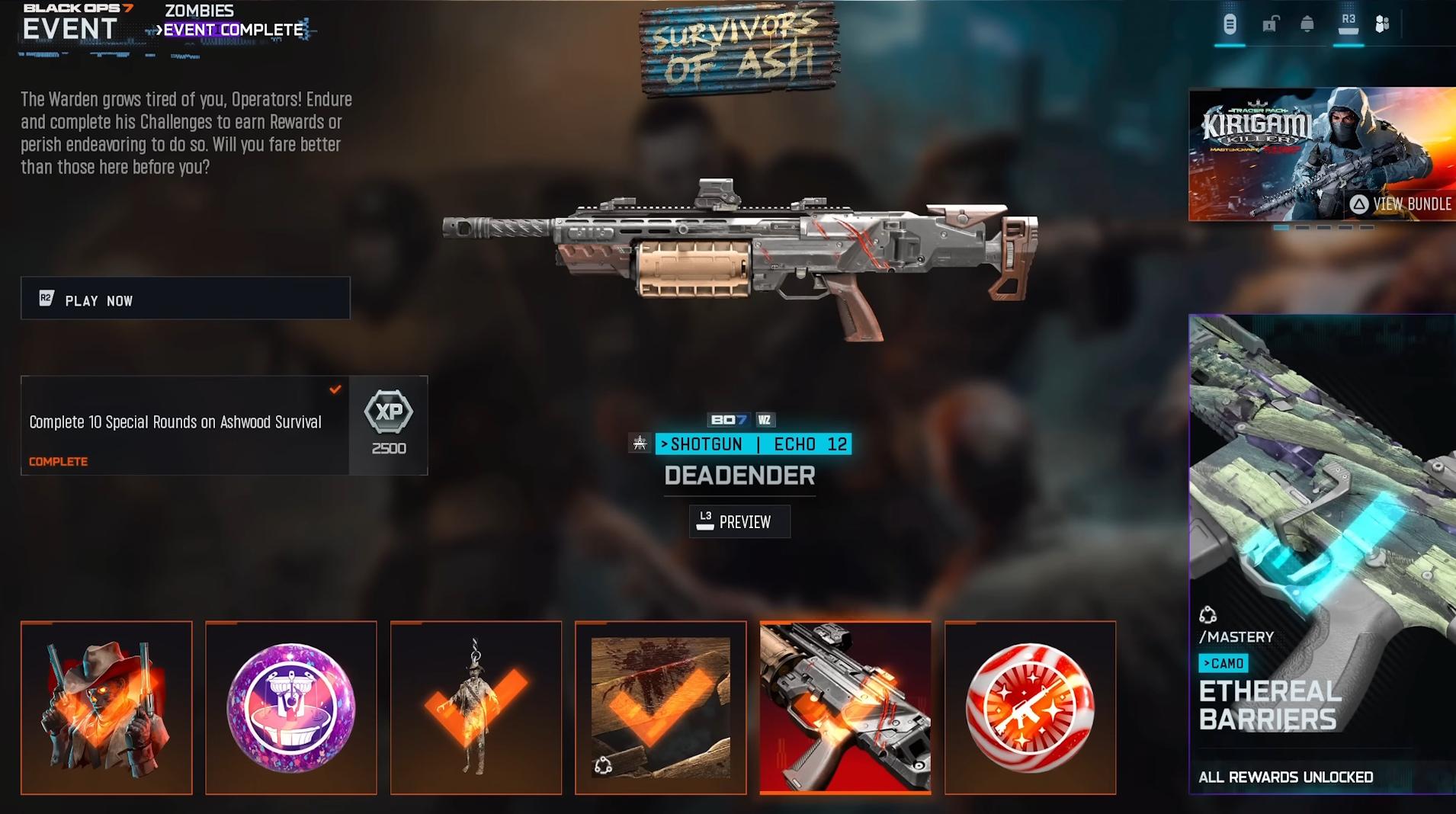Select the cowboy gunslinger reward tile

point(107,708)
